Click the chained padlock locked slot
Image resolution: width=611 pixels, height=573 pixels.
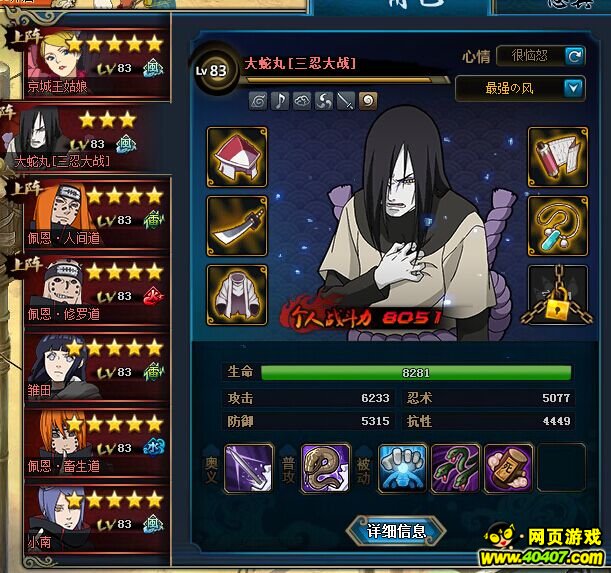coord(557,294)
